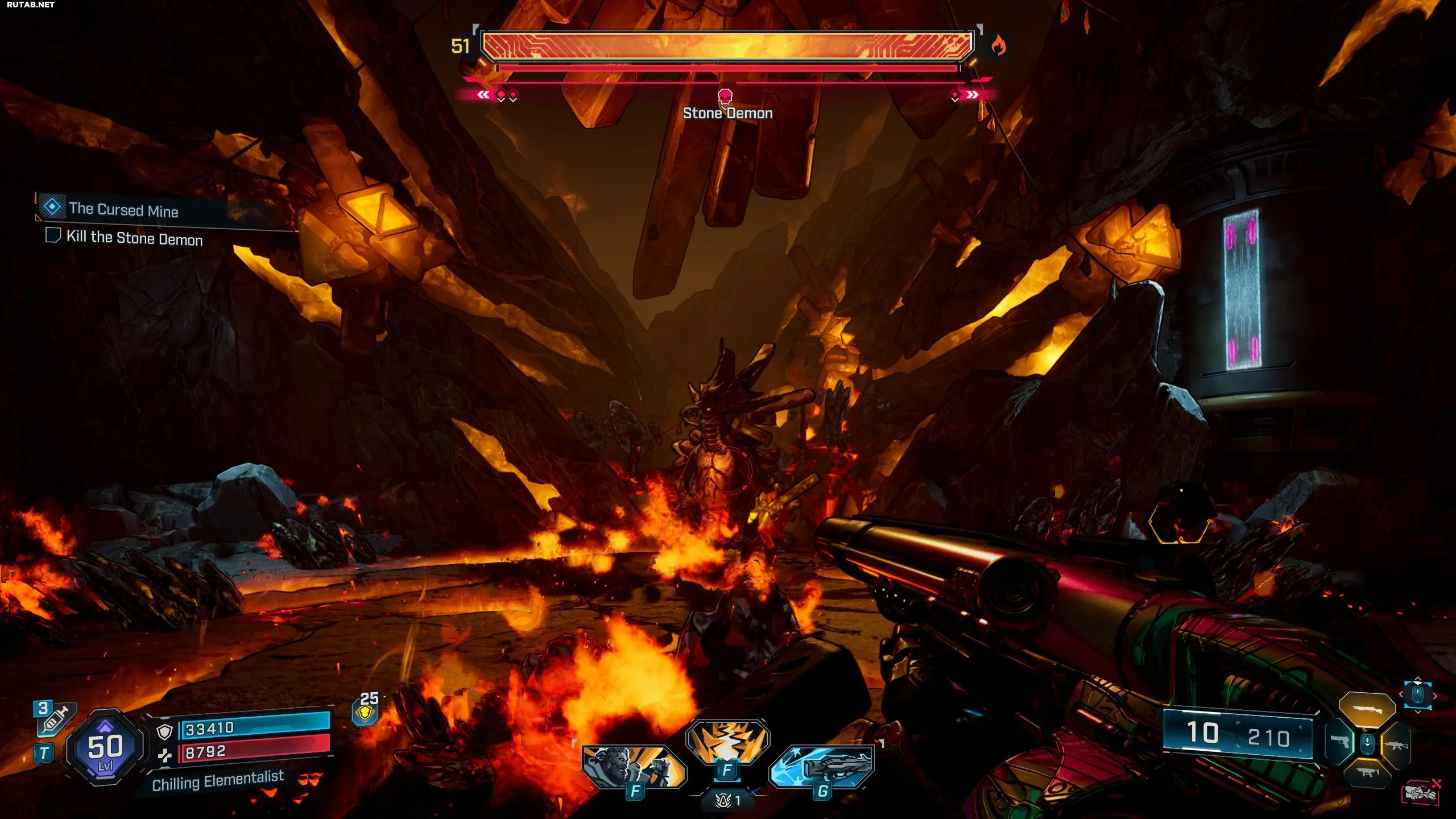The height and width of the screenshot is (819, 1456).
Task: Click the vehicle unavailable icon
Action: (x=1420, y=791)
